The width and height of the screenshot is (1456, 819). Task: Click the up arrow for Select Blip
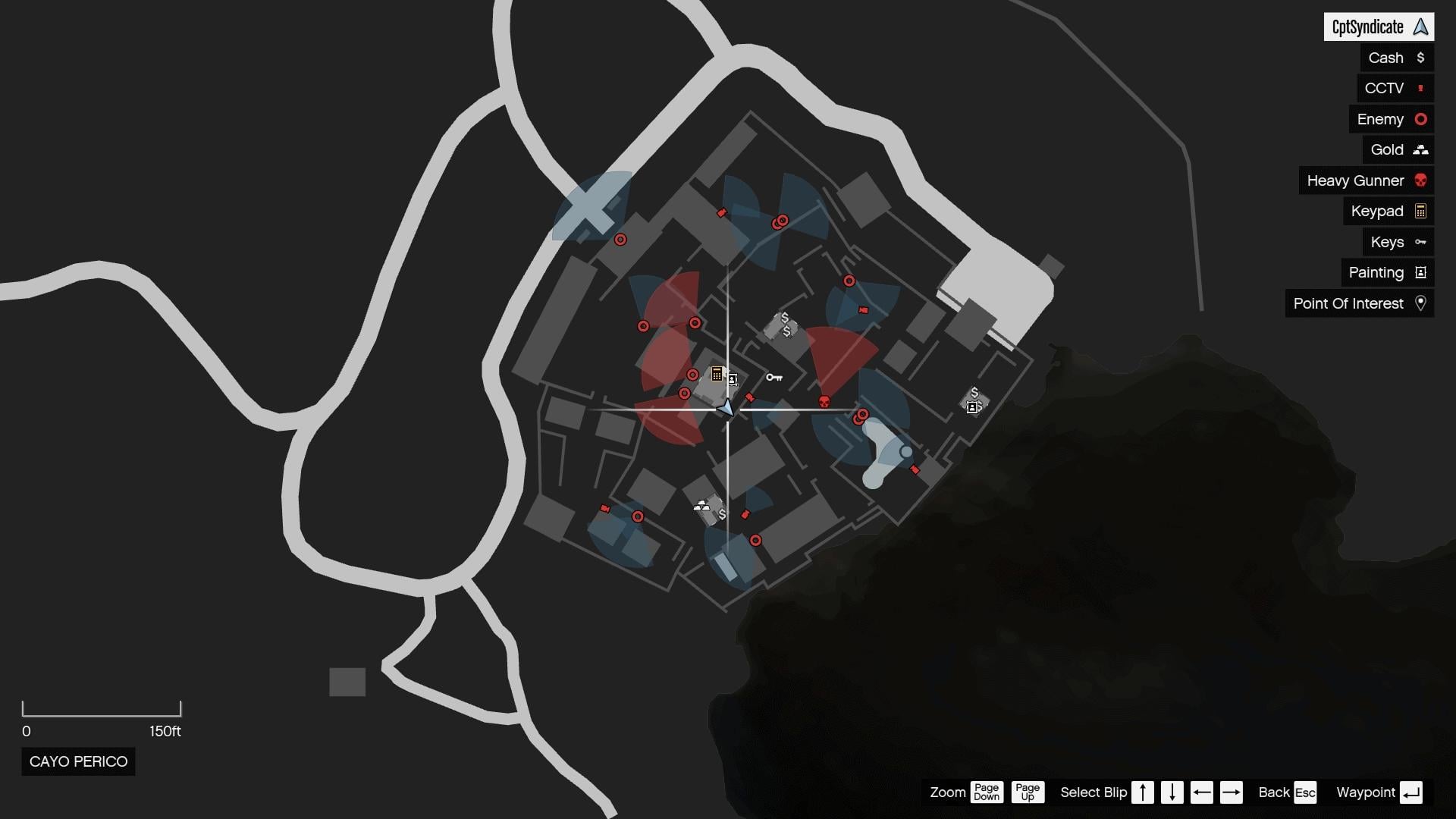tap(1142, 792)
